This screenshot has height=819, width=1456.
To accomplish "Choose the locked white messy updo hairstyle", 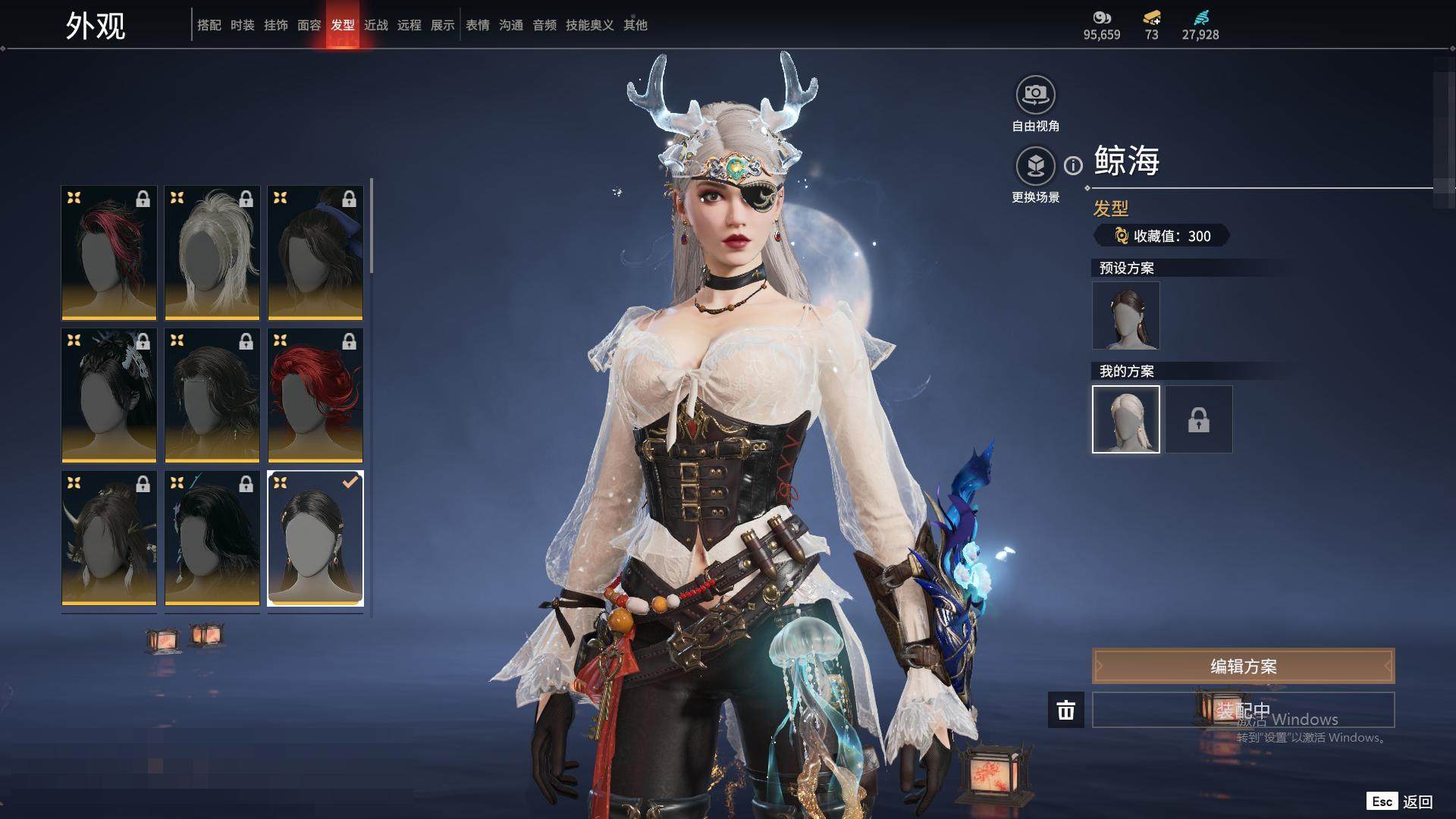I will (x=212, y=253).
